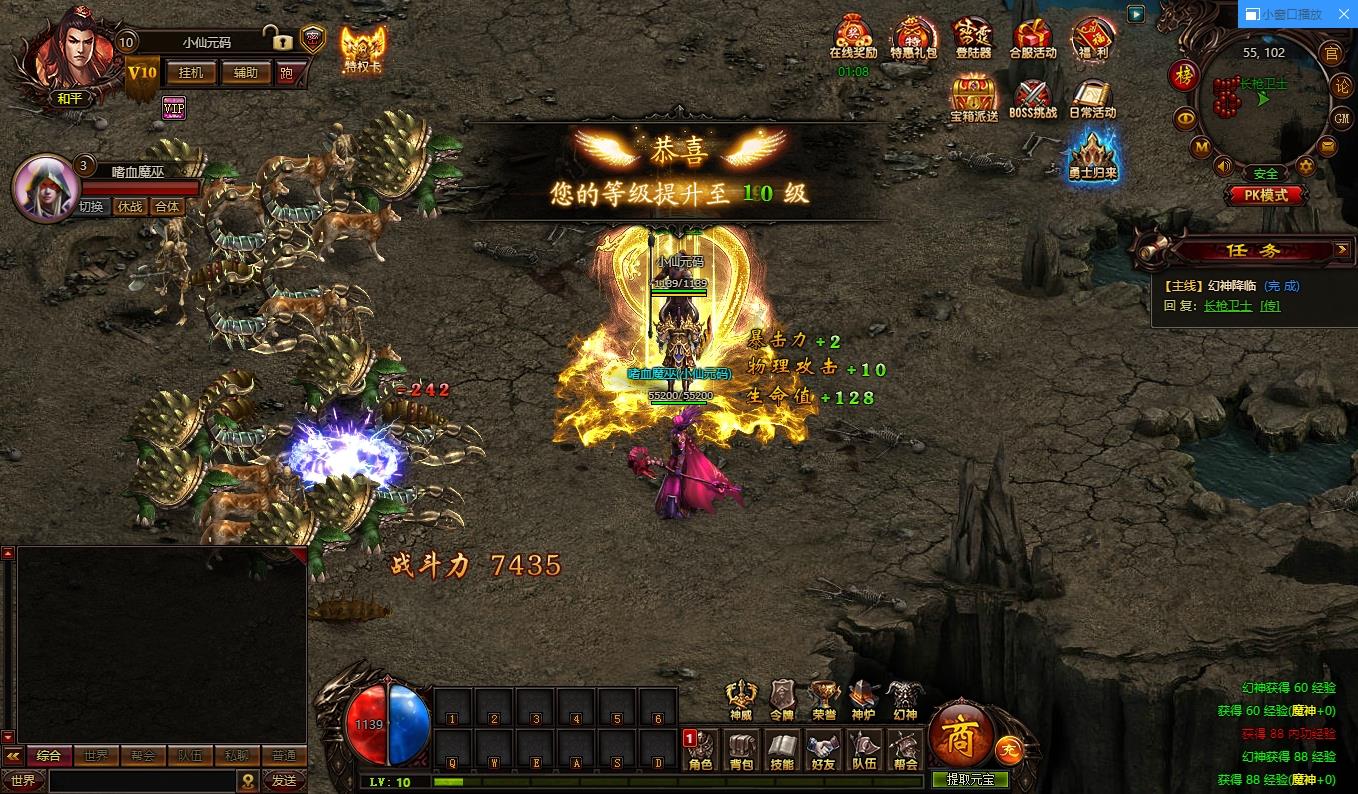The image size is (1358, 794).
Task: Open the 辅助 assist settings
Action: pyautogui.click(x=245, y=72)
